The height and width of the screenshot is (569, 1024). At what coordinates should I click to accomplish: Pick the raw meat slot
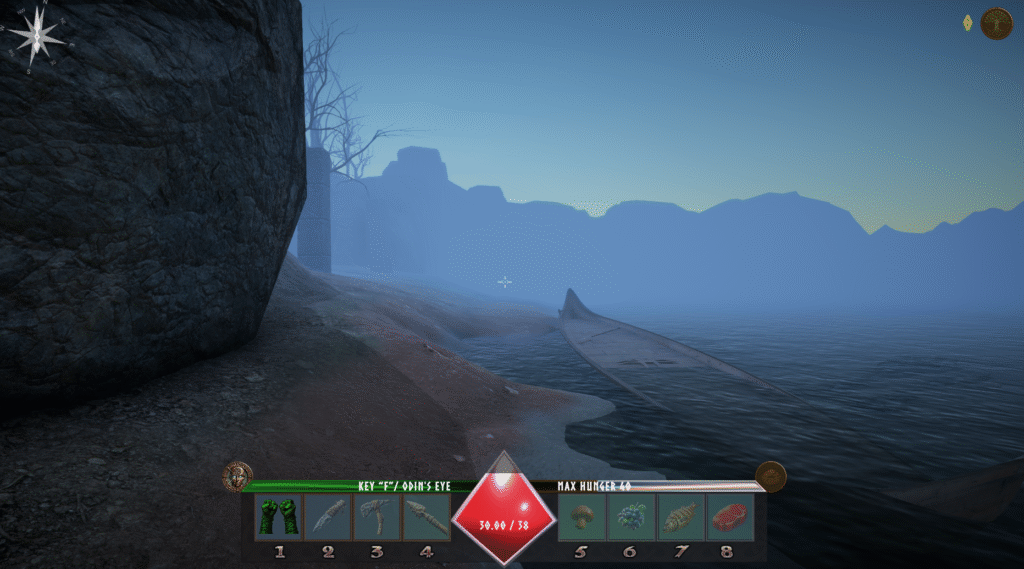(x=729, y=517)
